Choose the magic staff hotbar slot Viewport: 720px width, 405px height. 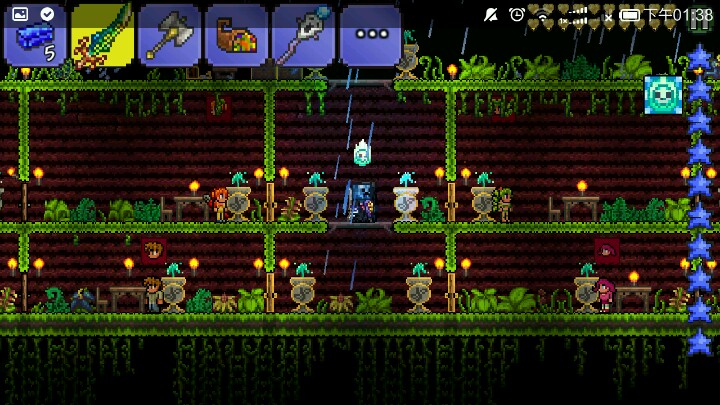(303, 35)
